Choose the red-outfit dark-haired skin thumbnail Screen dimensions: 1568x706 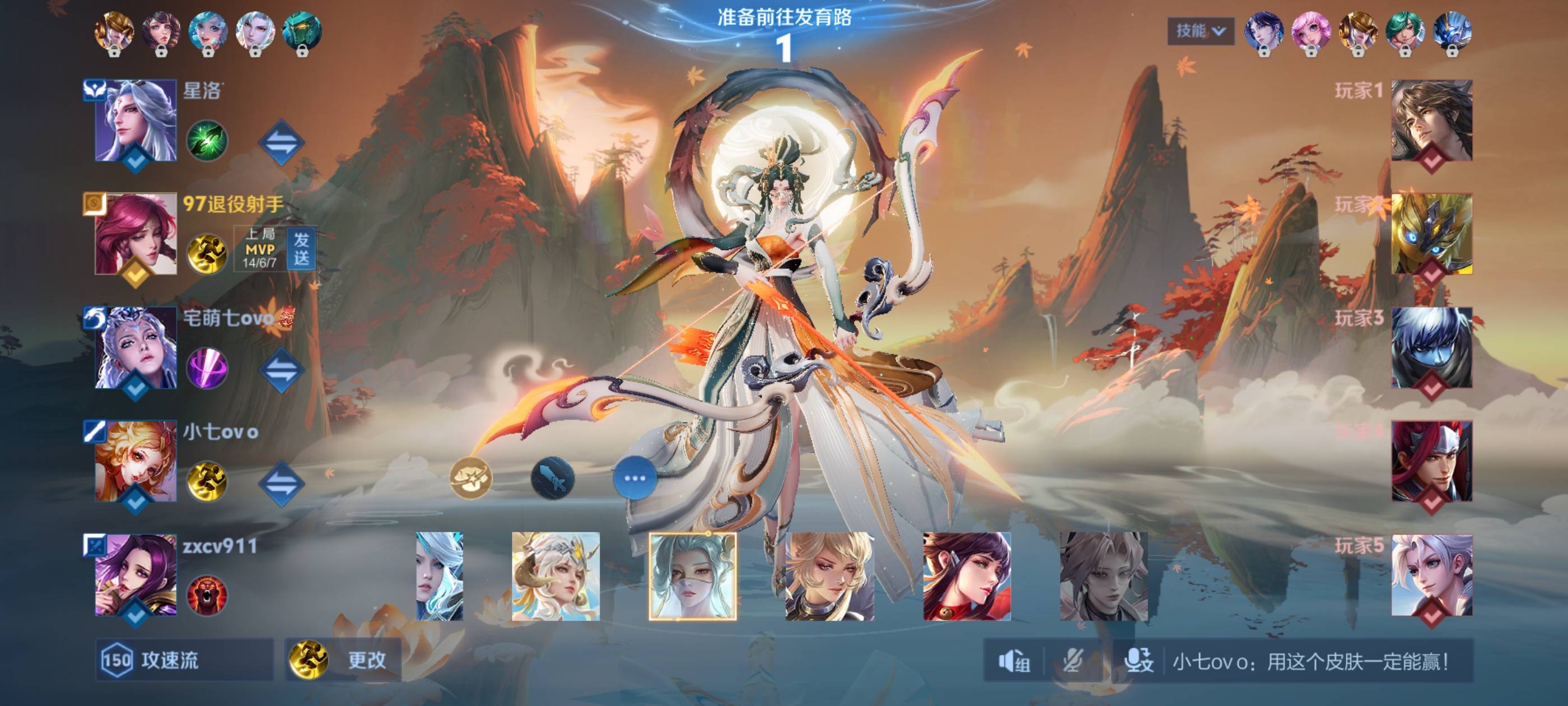967,576
